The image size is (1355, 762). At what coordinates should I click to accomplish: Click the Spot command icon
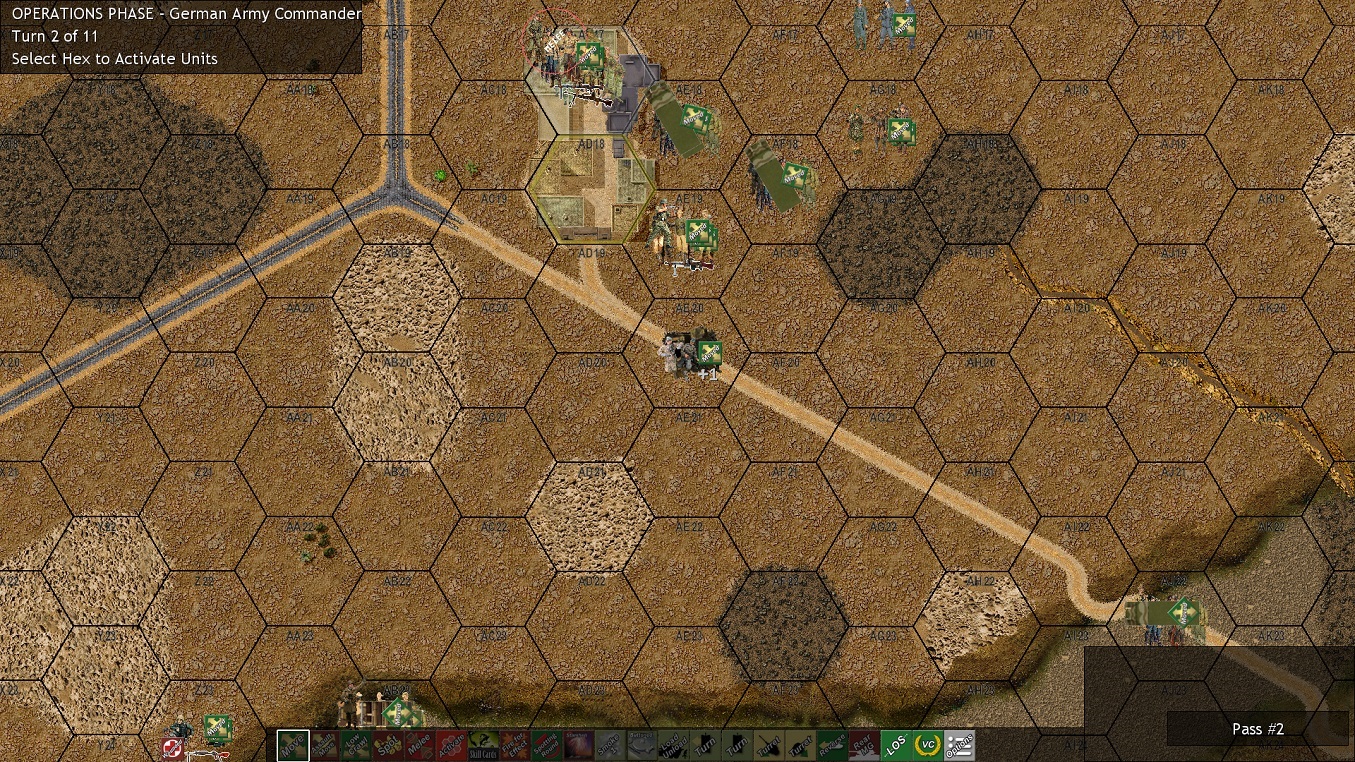tap(386, 745)
